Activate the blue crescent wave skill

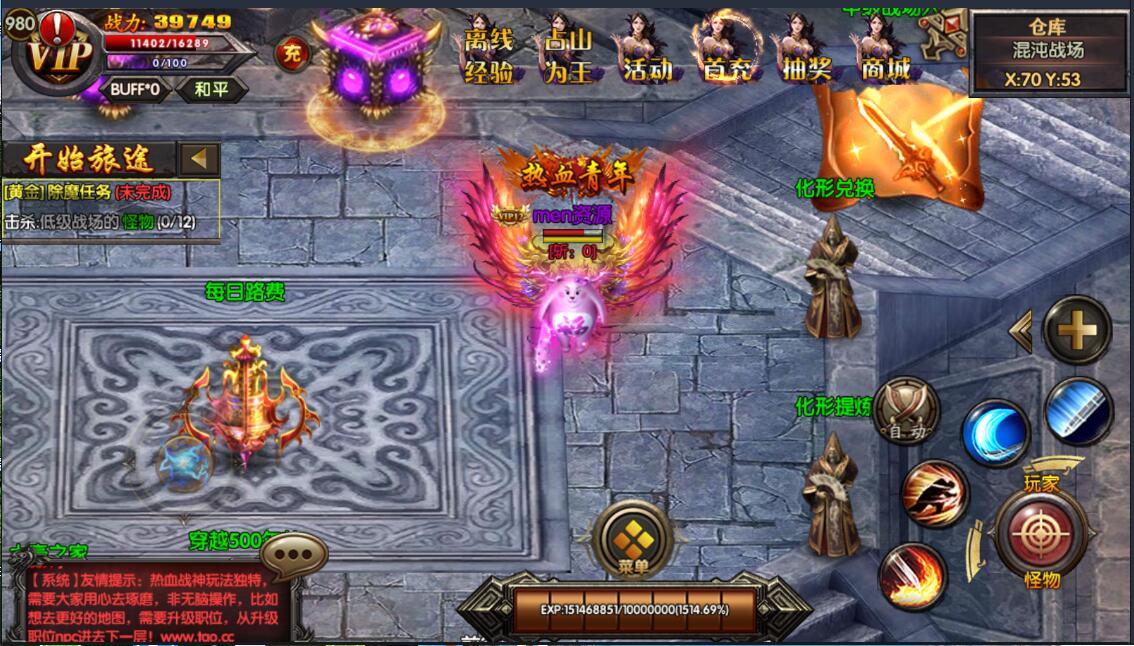coord(996,432)
